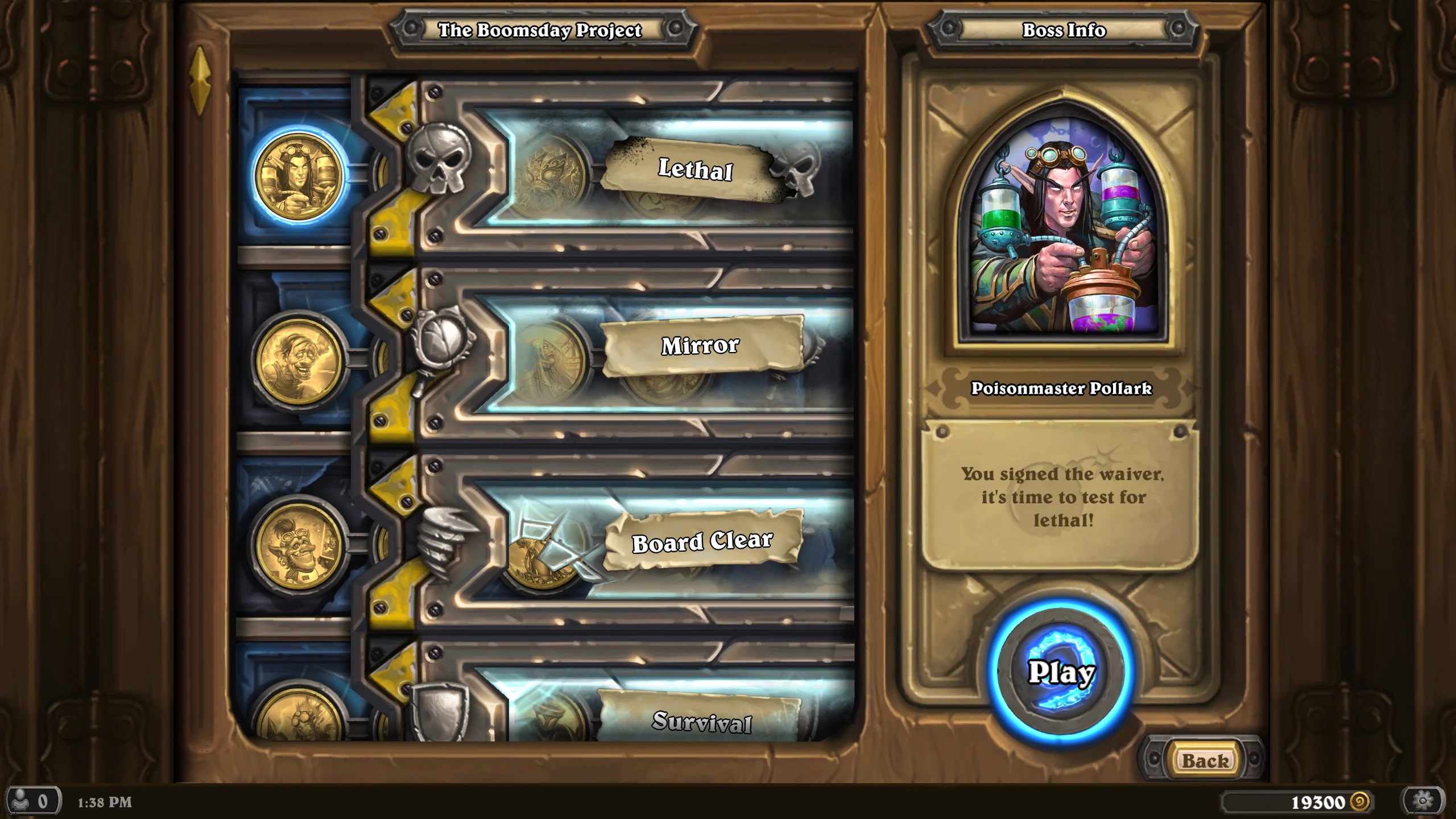Click the Back button
Viewport: 1456px width, 819px height.
(1206, 759)
